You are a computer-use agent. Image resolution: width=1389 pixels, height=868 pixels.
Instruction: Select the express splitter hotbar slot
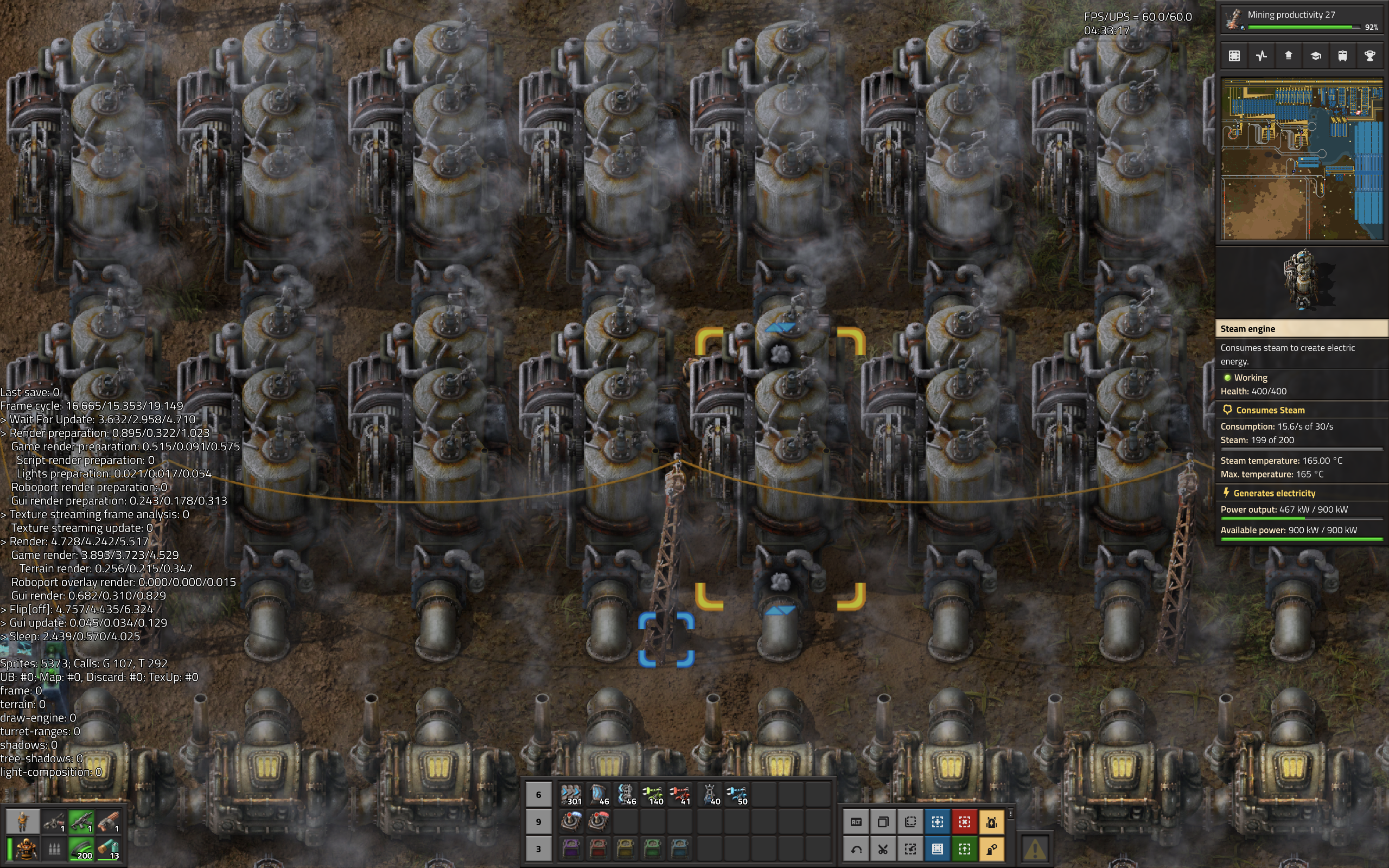[626, 795]
